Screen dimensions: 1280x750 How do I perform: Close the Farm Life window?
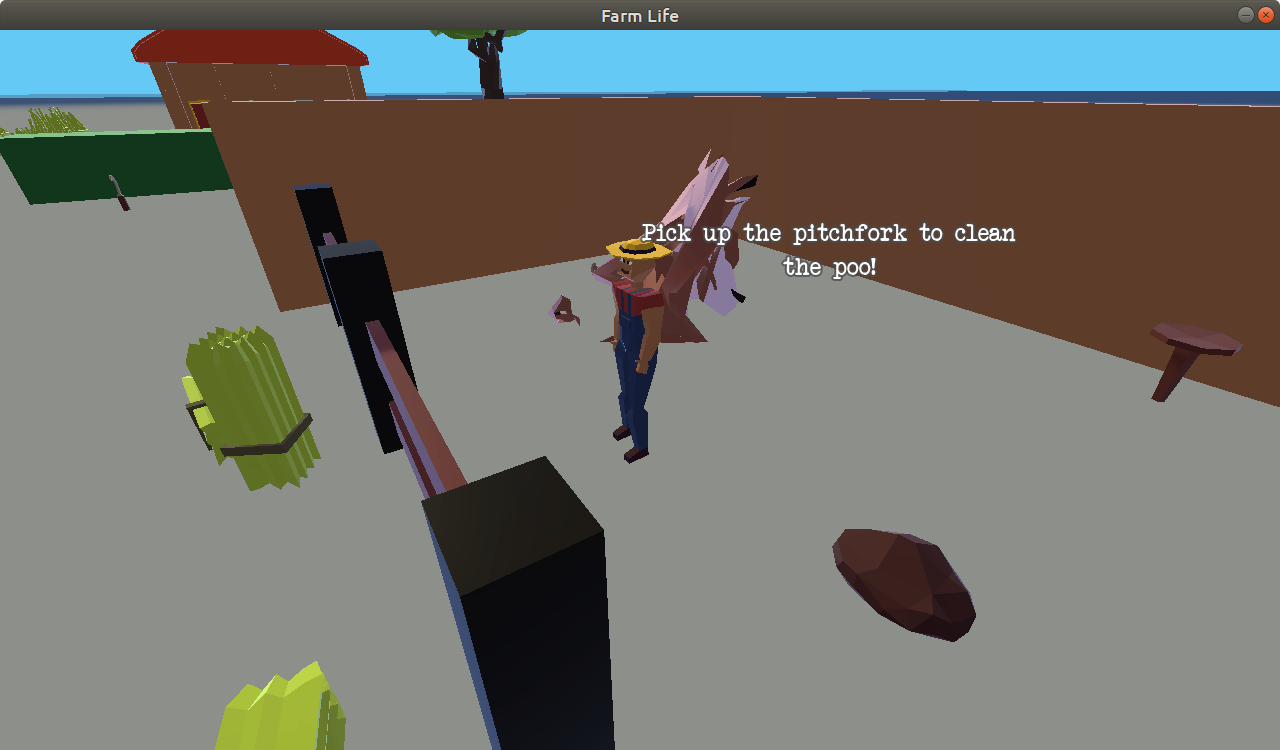click(x=1265, y=15)
